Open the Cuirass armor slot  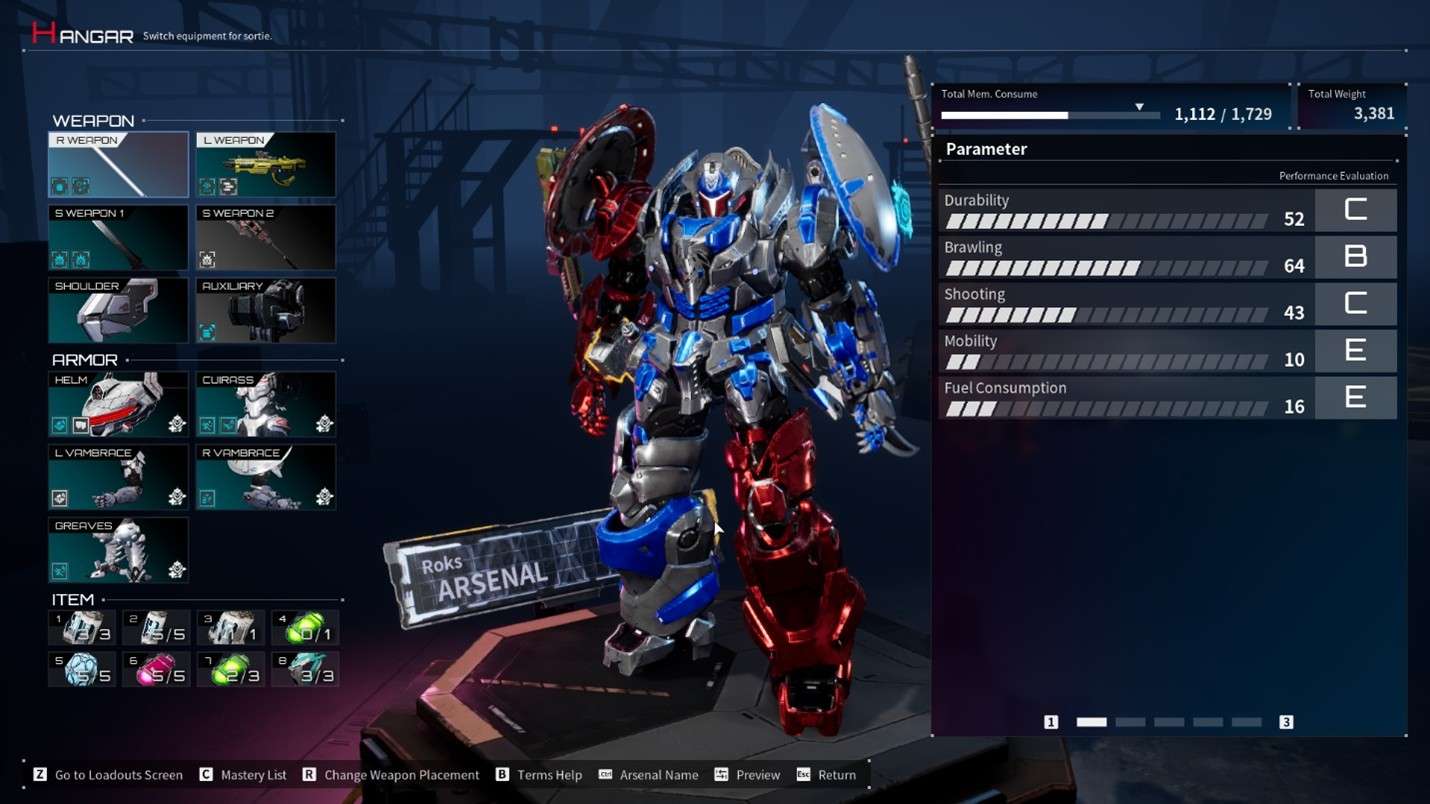tap(265, 404)
